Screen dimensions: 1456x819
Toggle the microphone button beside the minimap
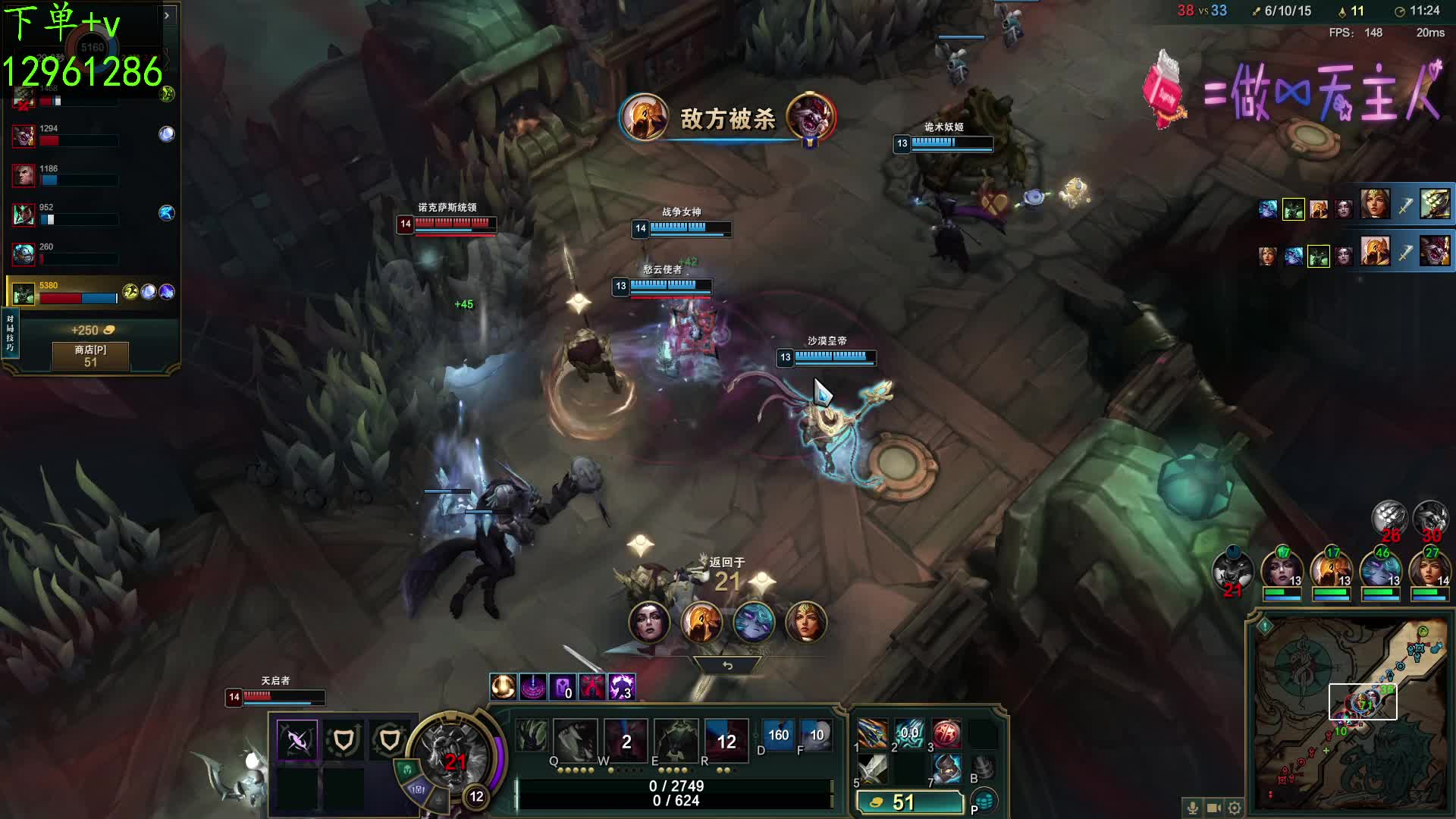[1192, 808]
